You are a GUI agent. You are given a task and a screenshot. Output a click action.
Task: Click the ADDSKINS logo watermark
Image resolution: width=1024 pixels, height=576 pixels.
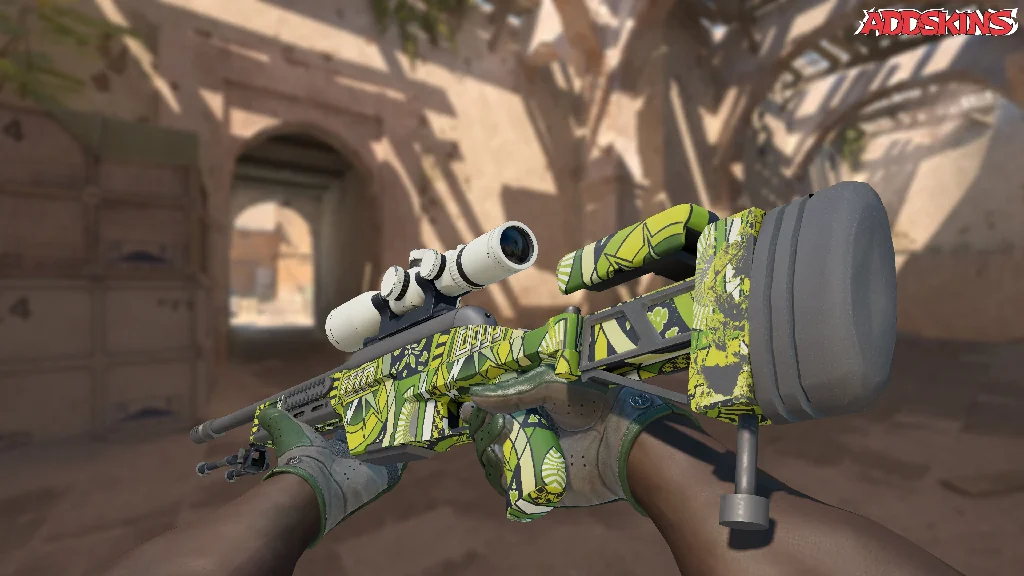coord(938,23)
